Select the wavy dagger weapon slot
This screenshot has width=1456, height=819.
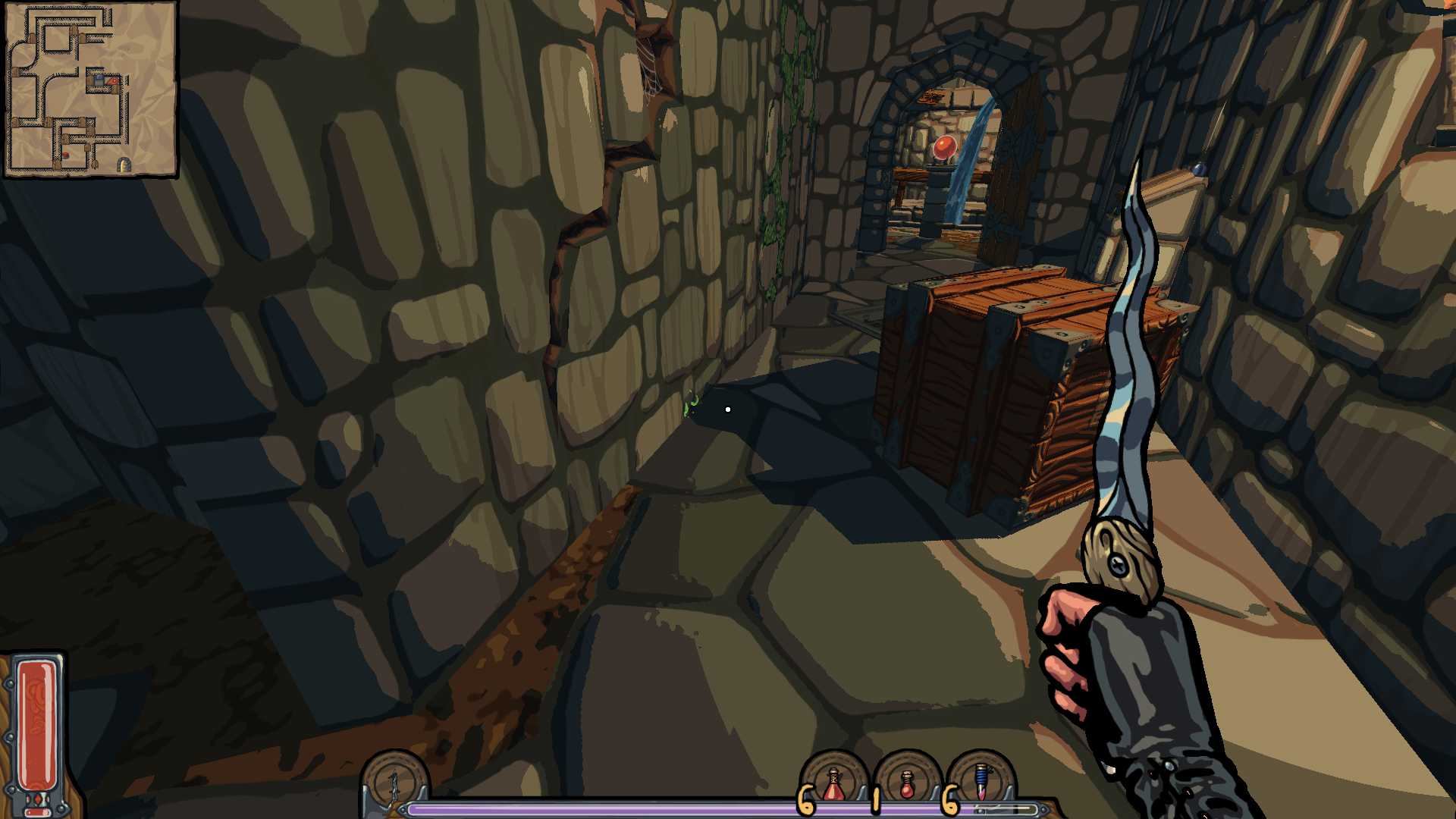coord(394,781)
